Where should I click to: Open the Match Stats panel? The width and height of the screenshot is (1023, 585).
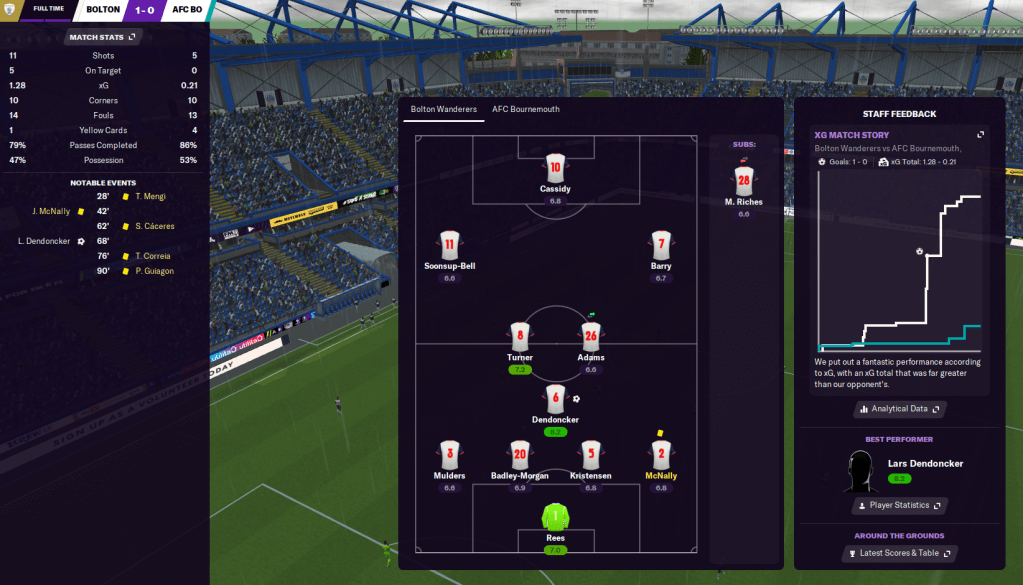[x=101, y=37]
